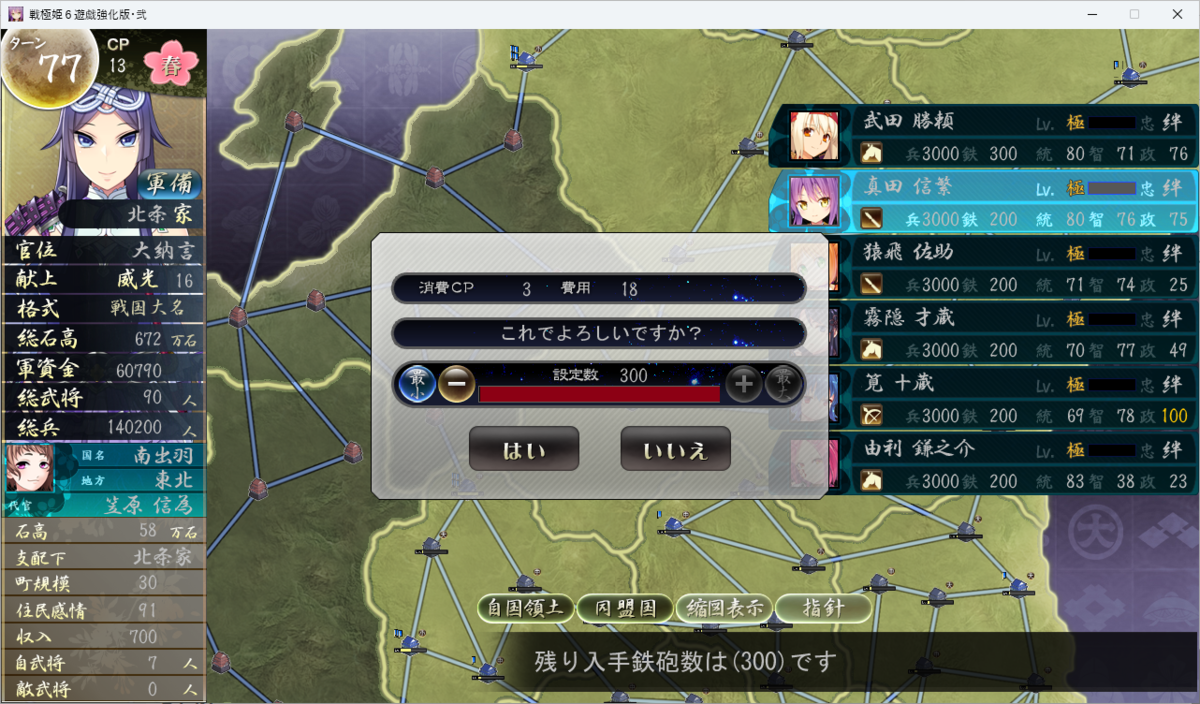
Task: Decrease the quantity with the minus button
Action: (456, 383)
